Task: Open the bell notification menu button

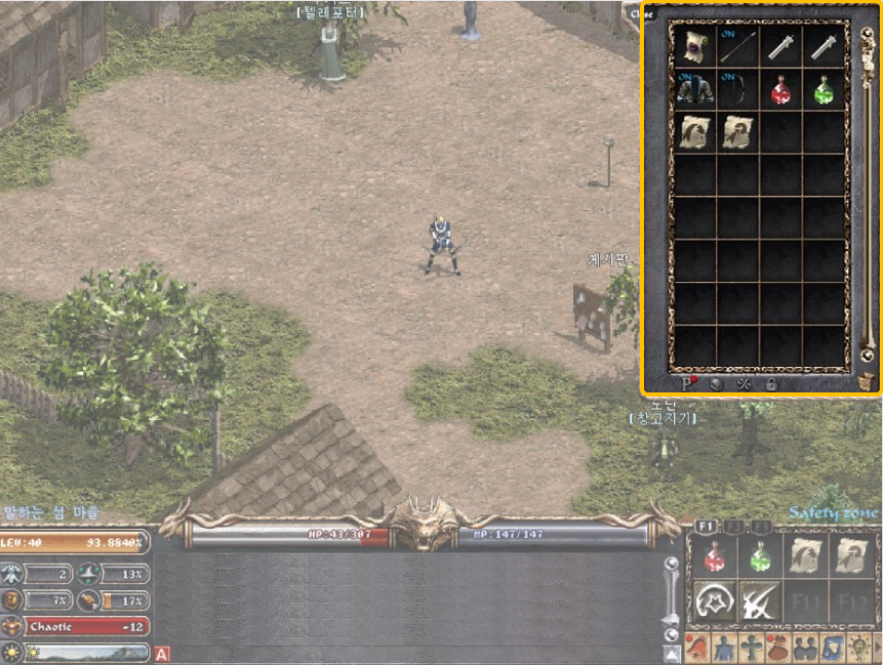Action: (x=699, y=647)
